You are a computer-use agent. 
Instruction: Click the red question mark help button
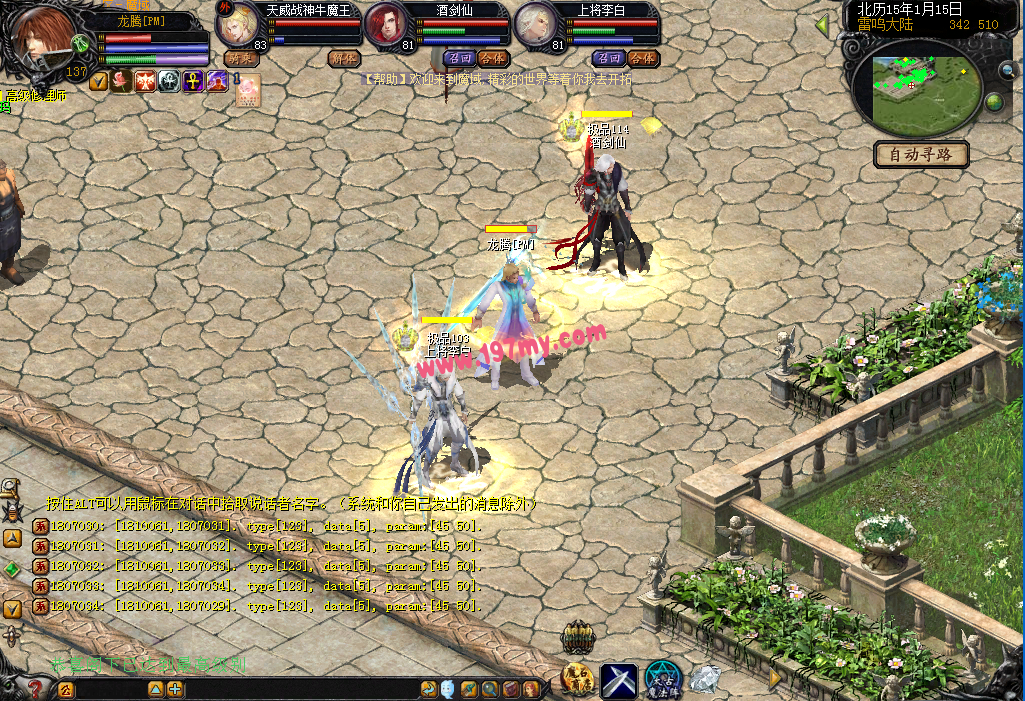pos(36,689)
